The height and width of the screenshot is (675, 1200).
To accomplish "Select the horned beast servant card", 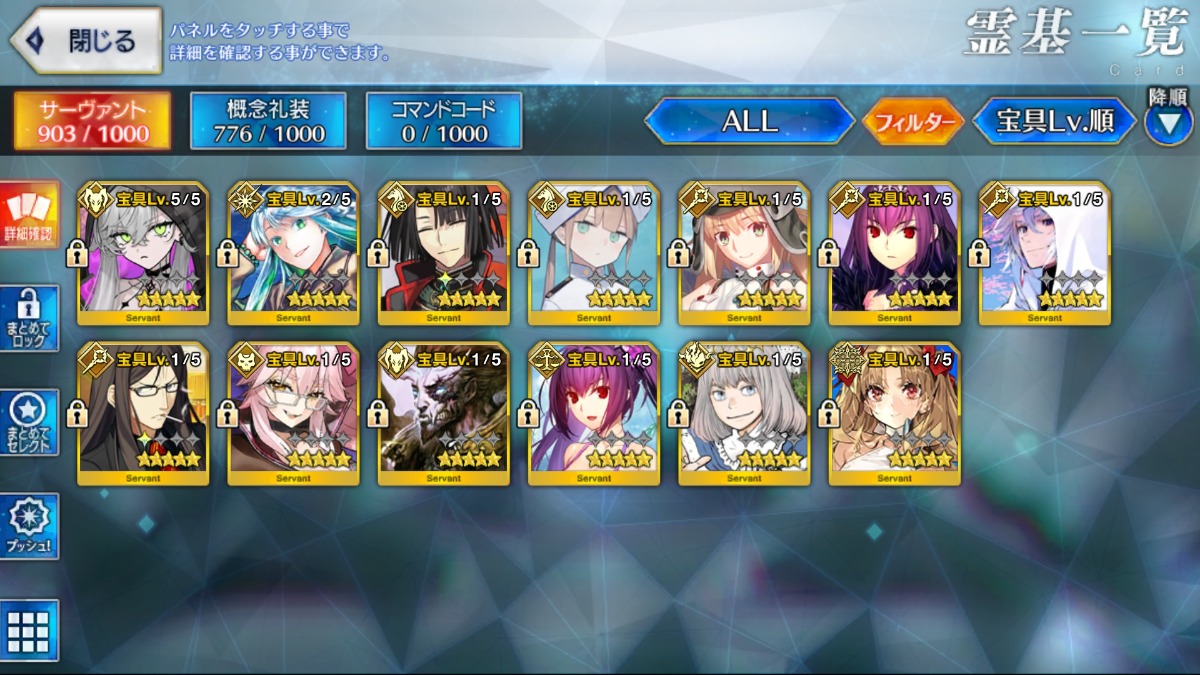I will tap(443, 414).
